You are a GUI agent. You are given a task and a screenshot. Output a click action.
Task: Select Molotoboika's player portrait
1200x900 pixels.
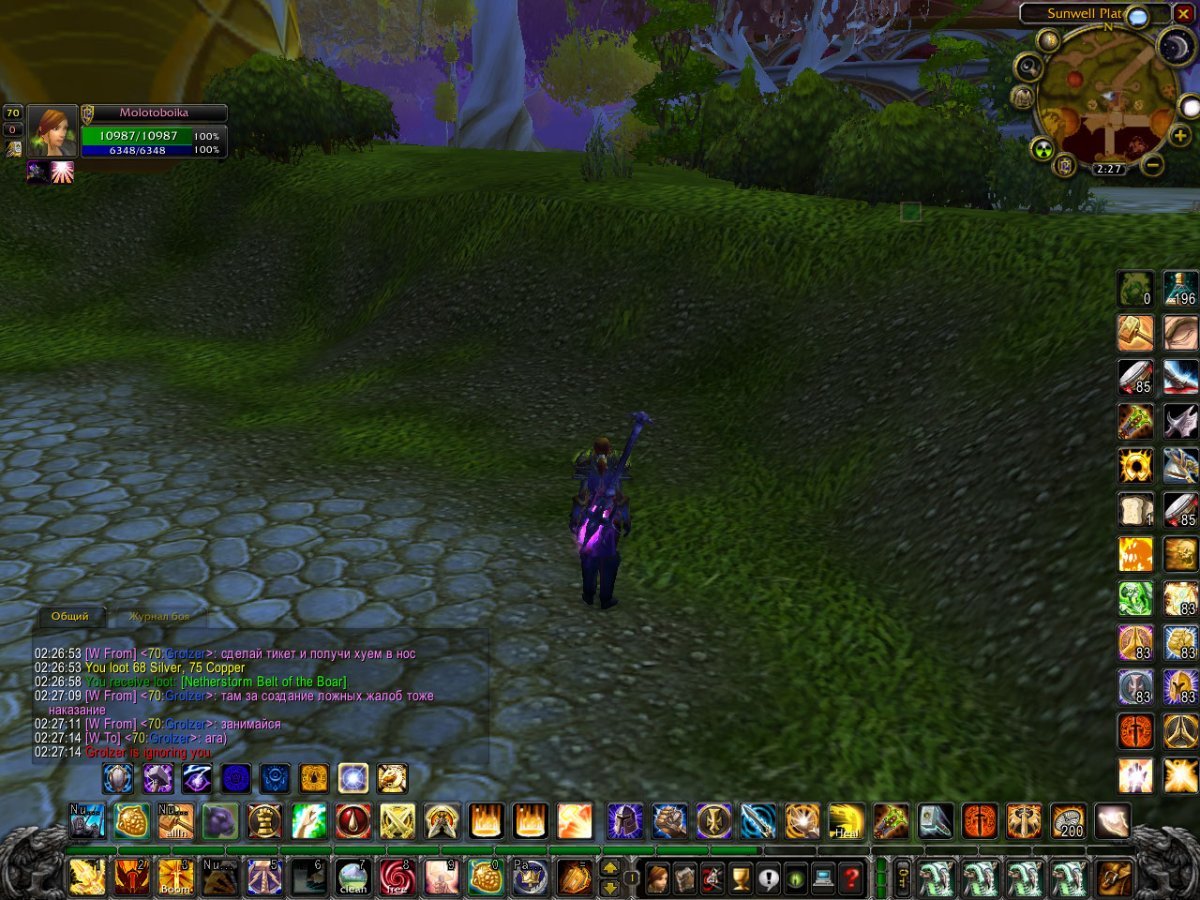[x=52, y=131]
